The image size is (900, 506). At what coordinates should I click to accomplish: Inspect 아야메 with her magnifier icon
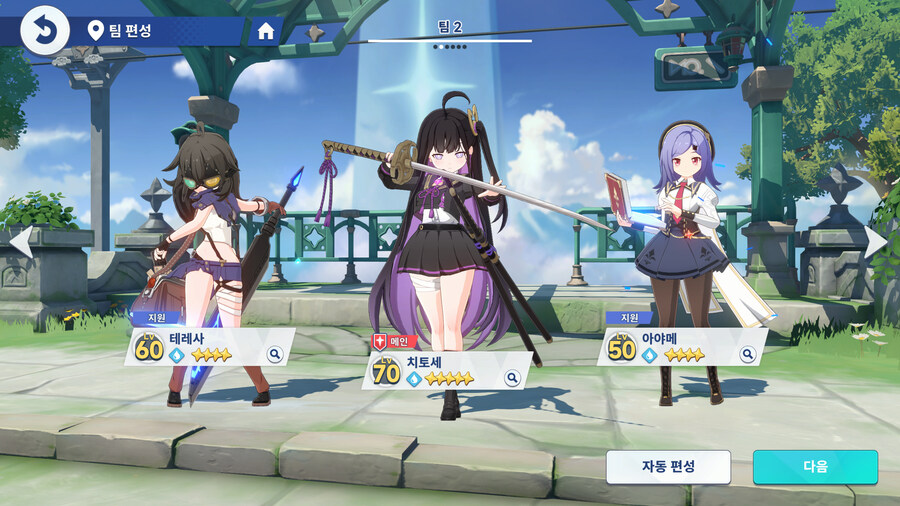[x=747, y=354]
